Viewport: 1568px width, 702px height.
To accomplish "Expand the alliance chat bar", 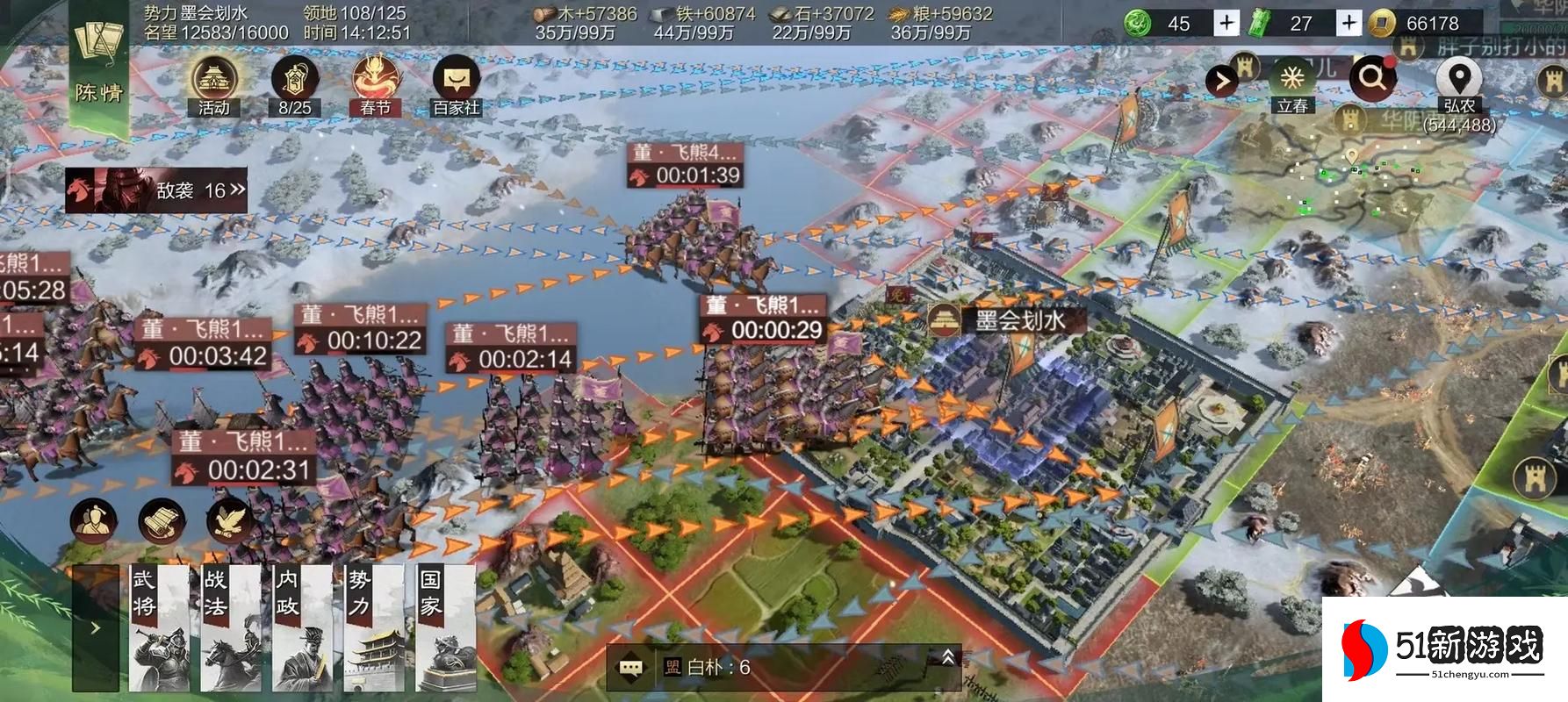I will point(947,657).
